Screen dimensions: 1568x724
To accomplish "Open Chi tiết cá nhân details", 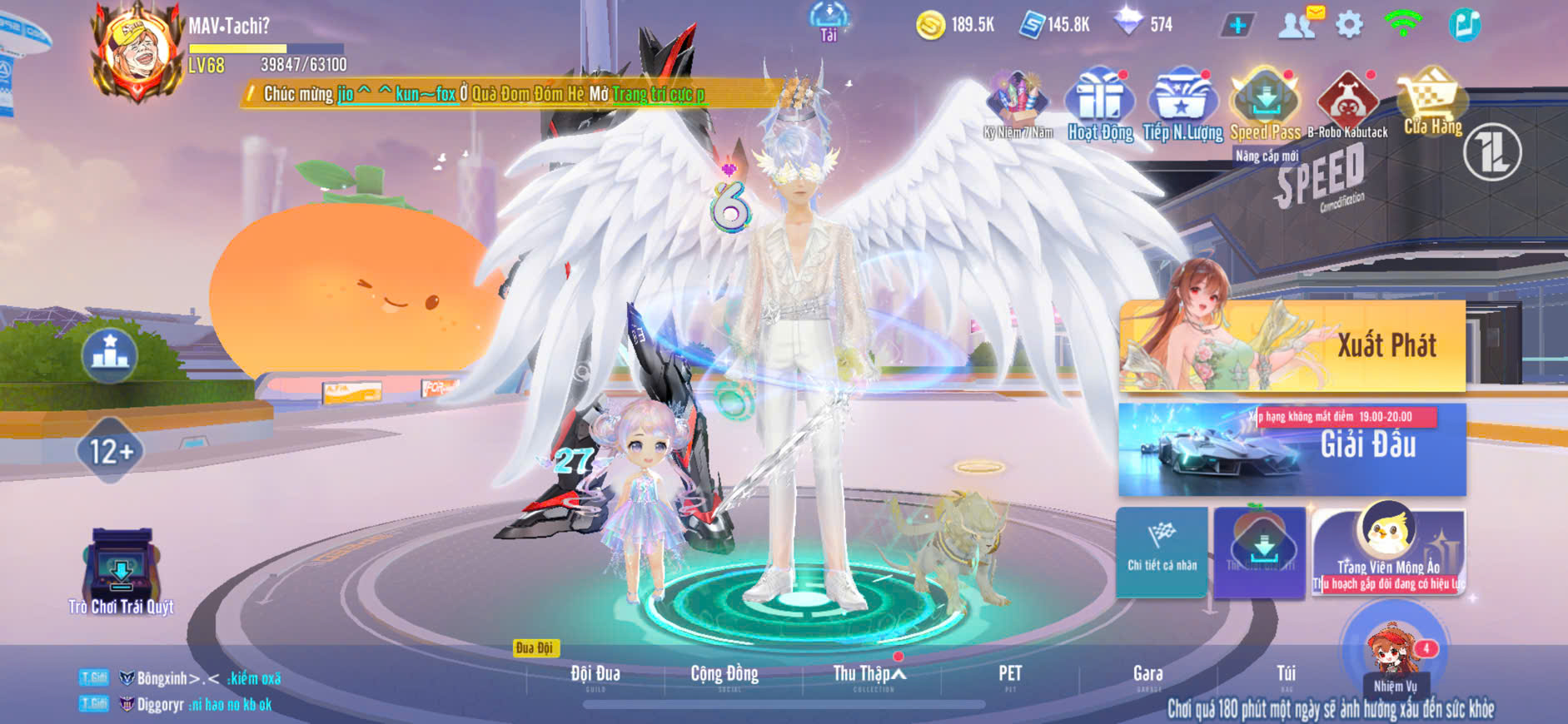I will click(1162, 549).
